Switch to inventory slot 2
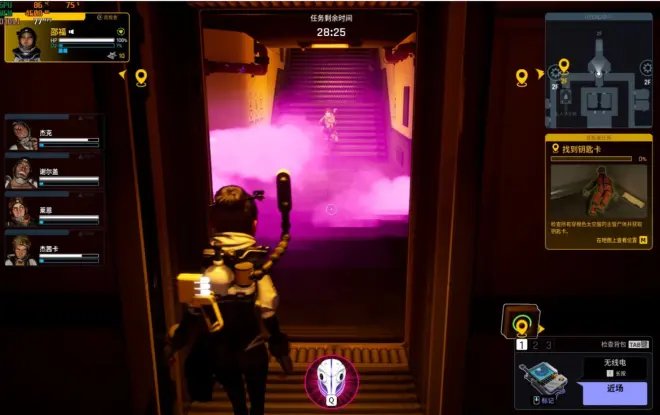This screenshot has height=415, width=660. [x=534, y=345]
